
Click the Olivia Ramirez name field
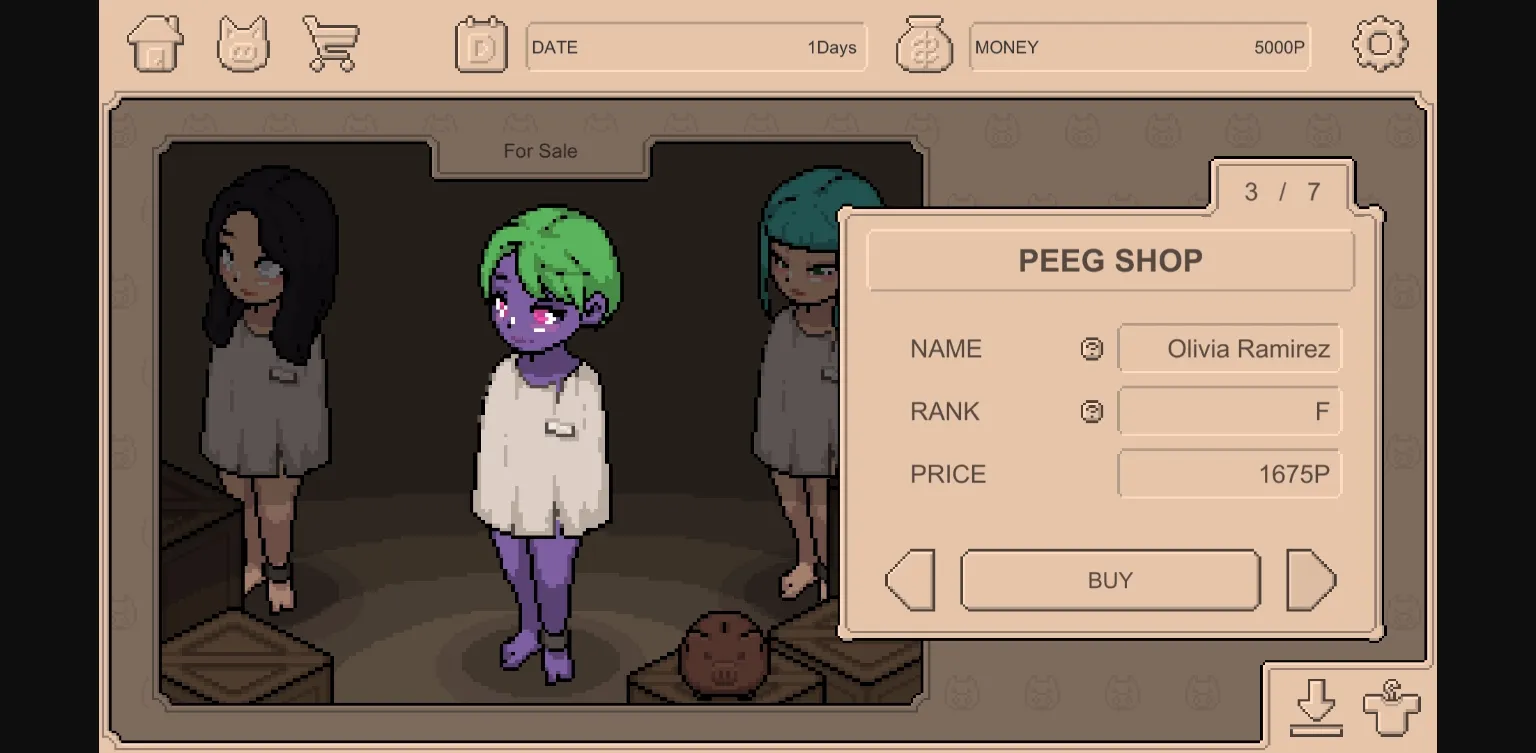1229,348
